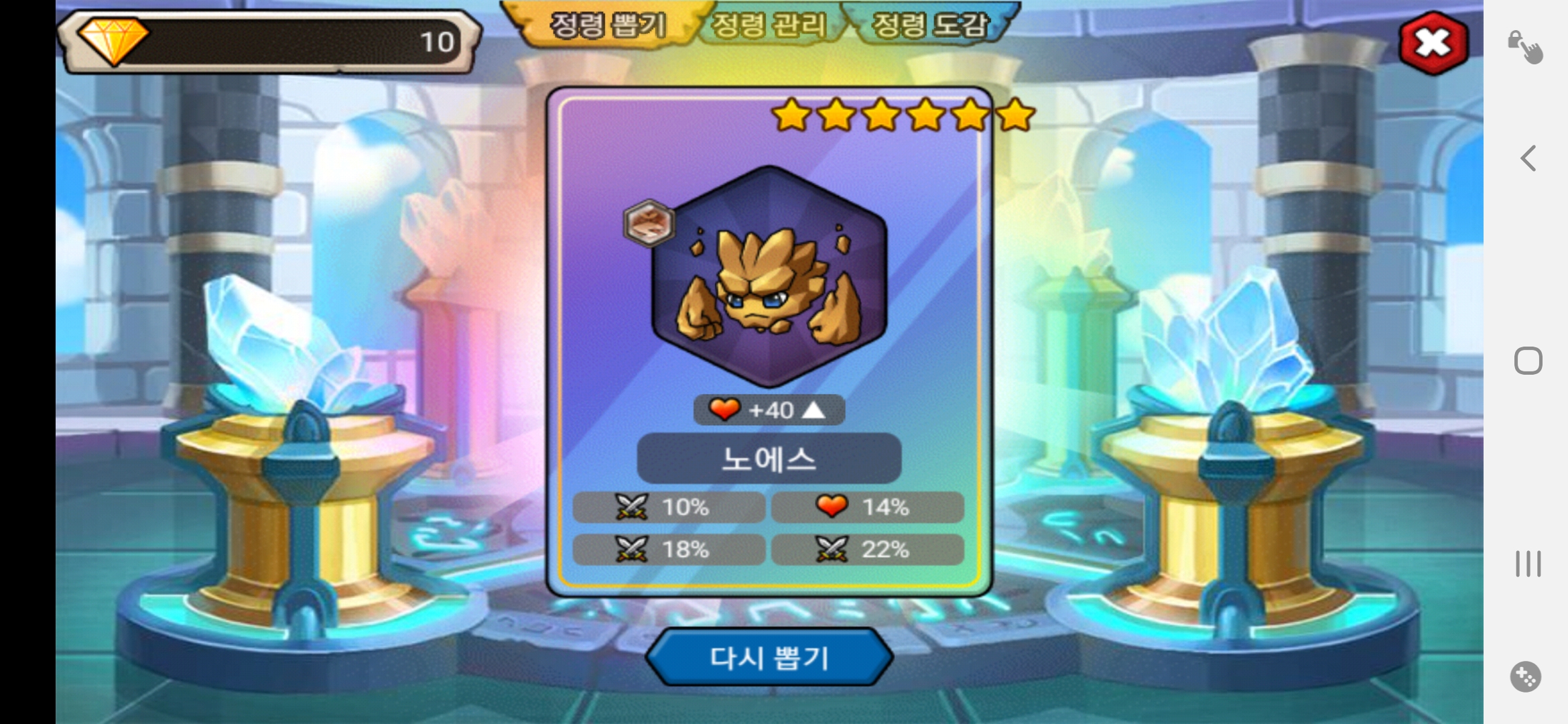The image size is (1568, 724).
Task: Click the 다시 뽑기 button
Action: click(x=769, y=658)
